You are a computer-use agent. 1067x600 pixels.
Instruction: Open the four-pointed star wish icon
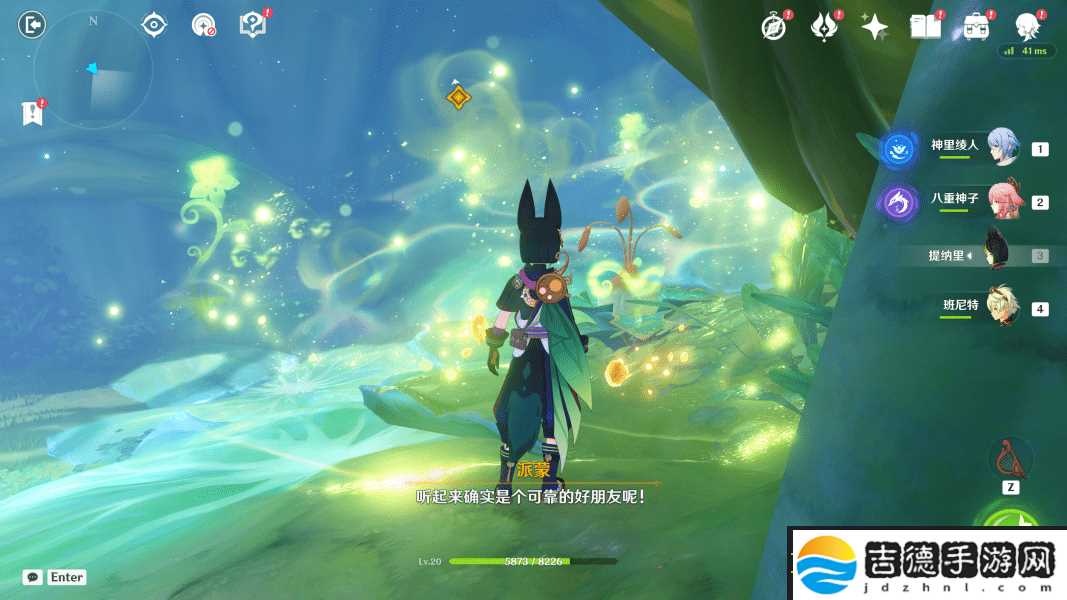875,27
